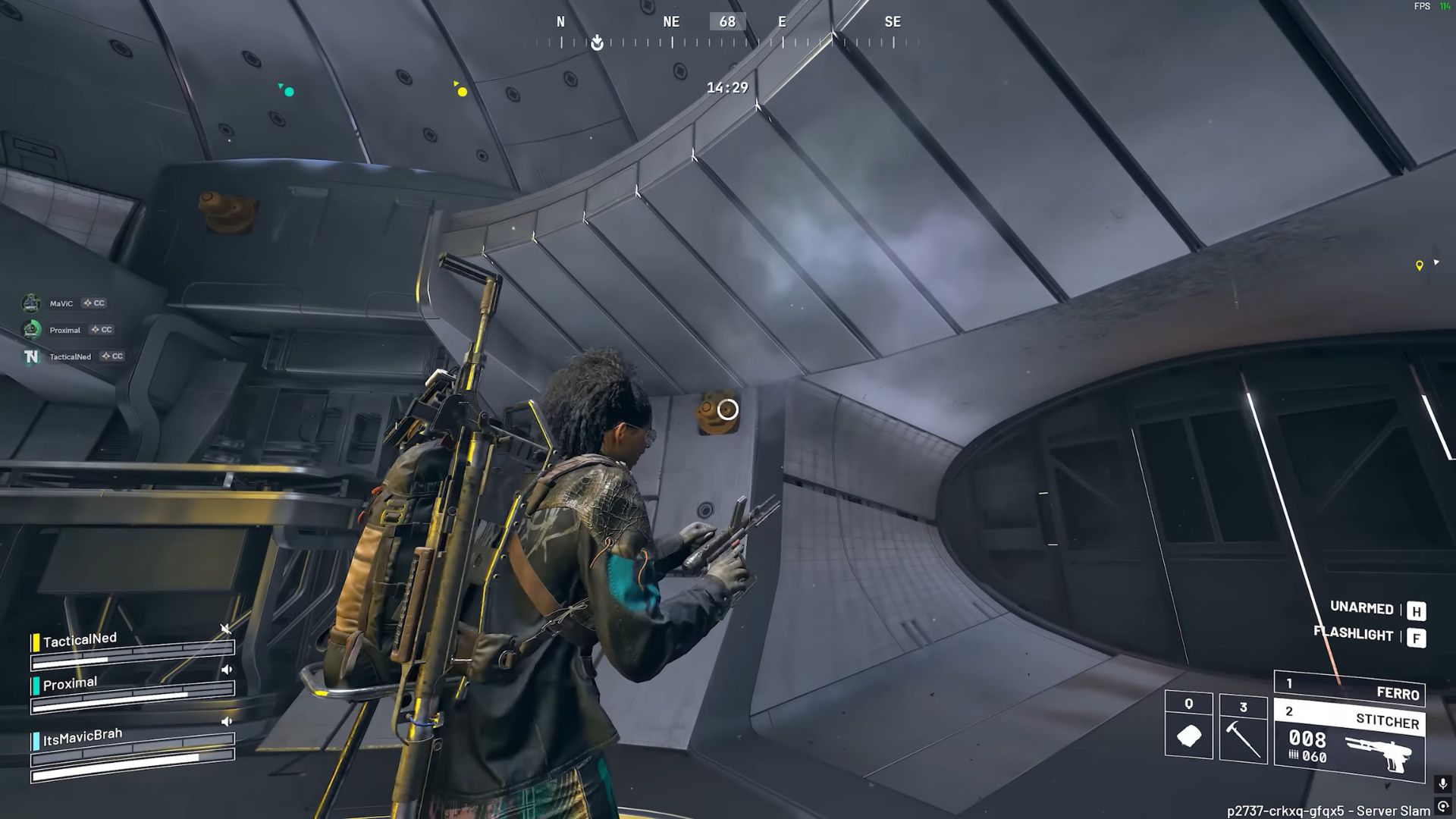Click the circular icon below the microphone

click(x=1443, y=807)
